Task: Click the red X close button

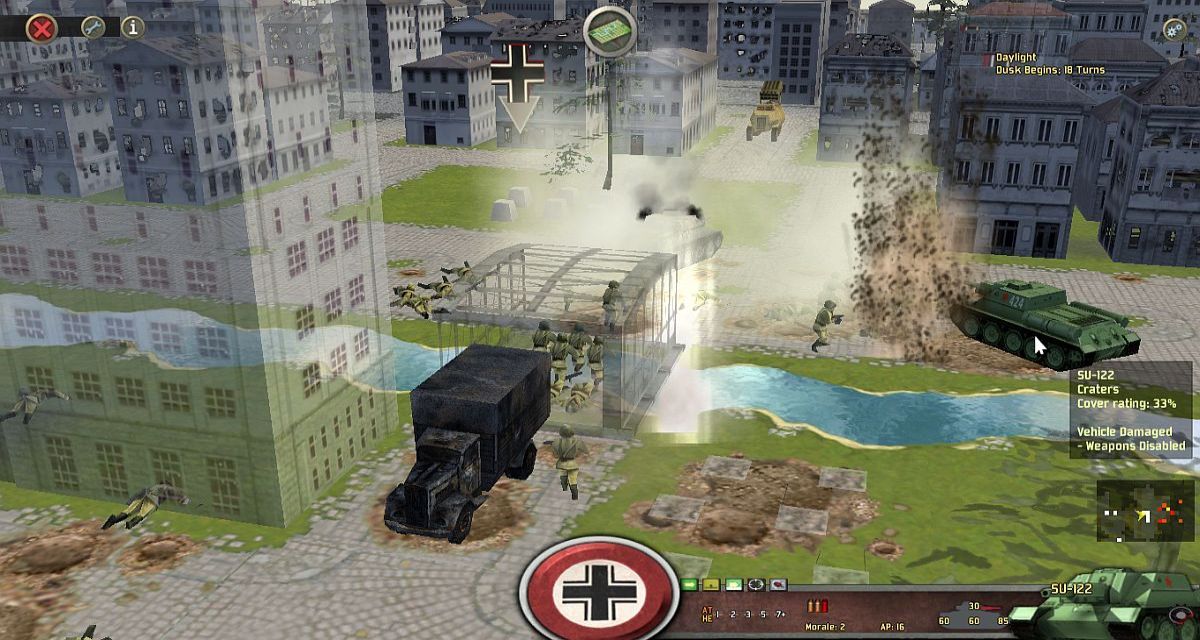Action: [x=41, y=27]
